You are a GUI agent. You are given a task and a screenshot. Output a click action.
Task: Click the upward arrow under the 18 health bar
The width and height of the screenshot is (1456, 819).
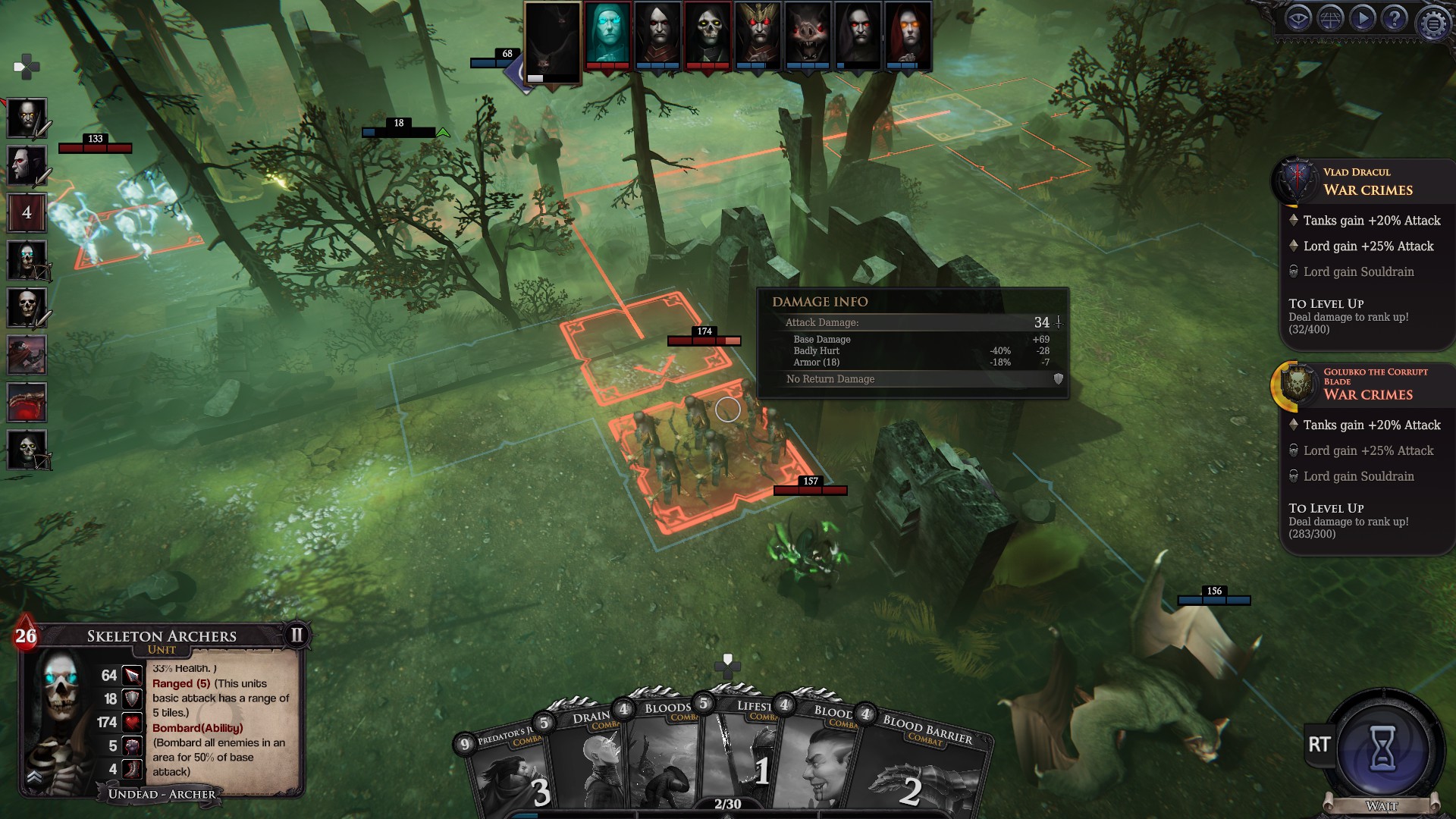coord(443,132)
